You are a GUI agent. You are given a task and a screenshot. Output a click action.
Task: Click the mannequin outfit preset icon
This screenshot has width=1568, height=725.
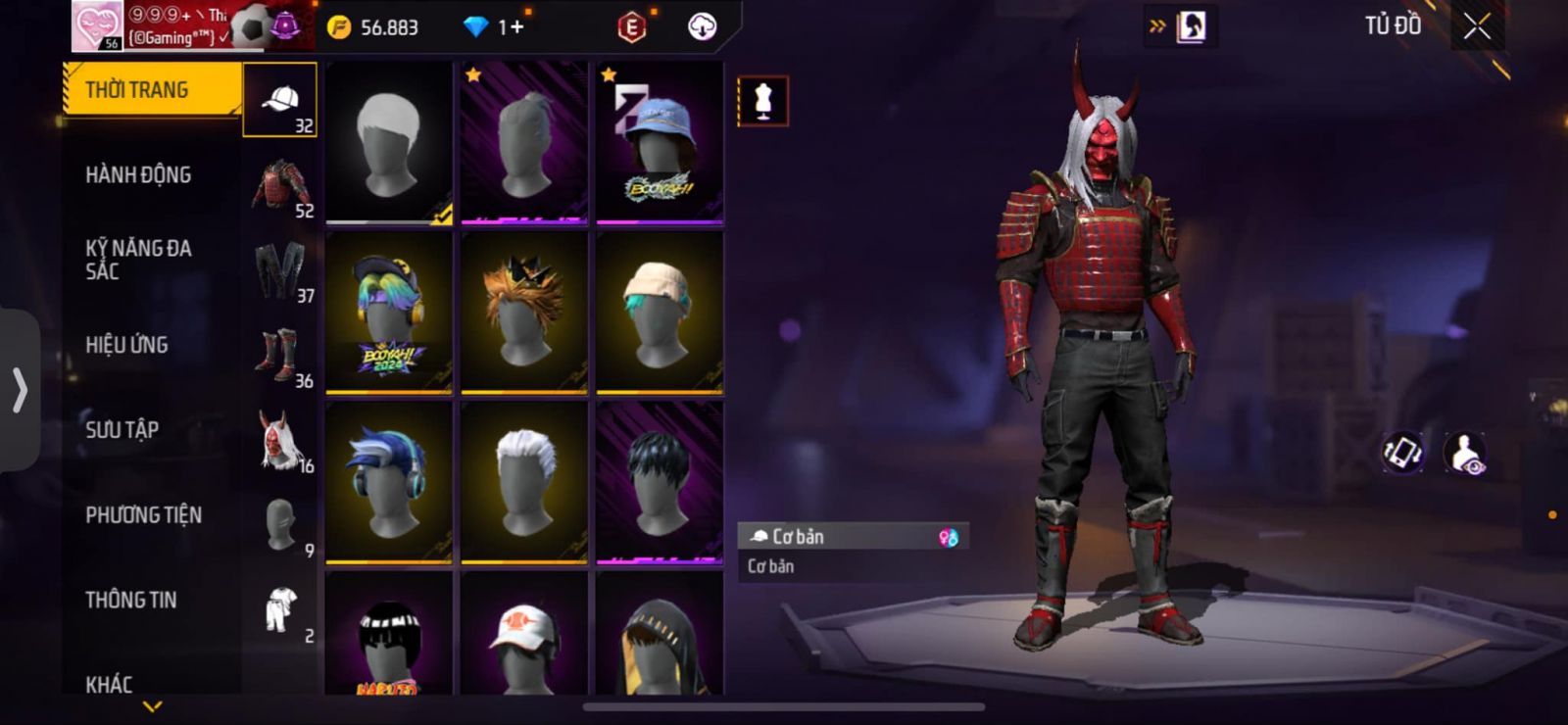click(x=762, y=101)
